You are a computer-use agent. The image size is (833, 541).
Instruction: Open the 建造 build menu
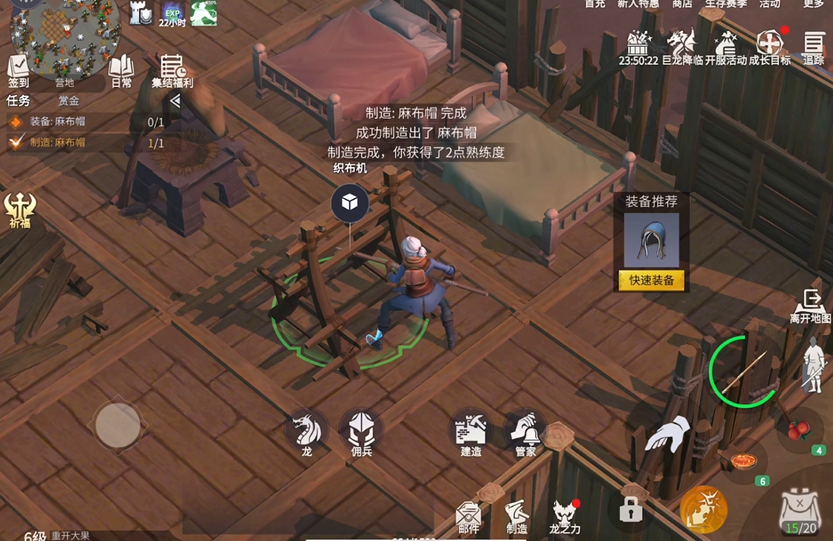tap(471, 432)
